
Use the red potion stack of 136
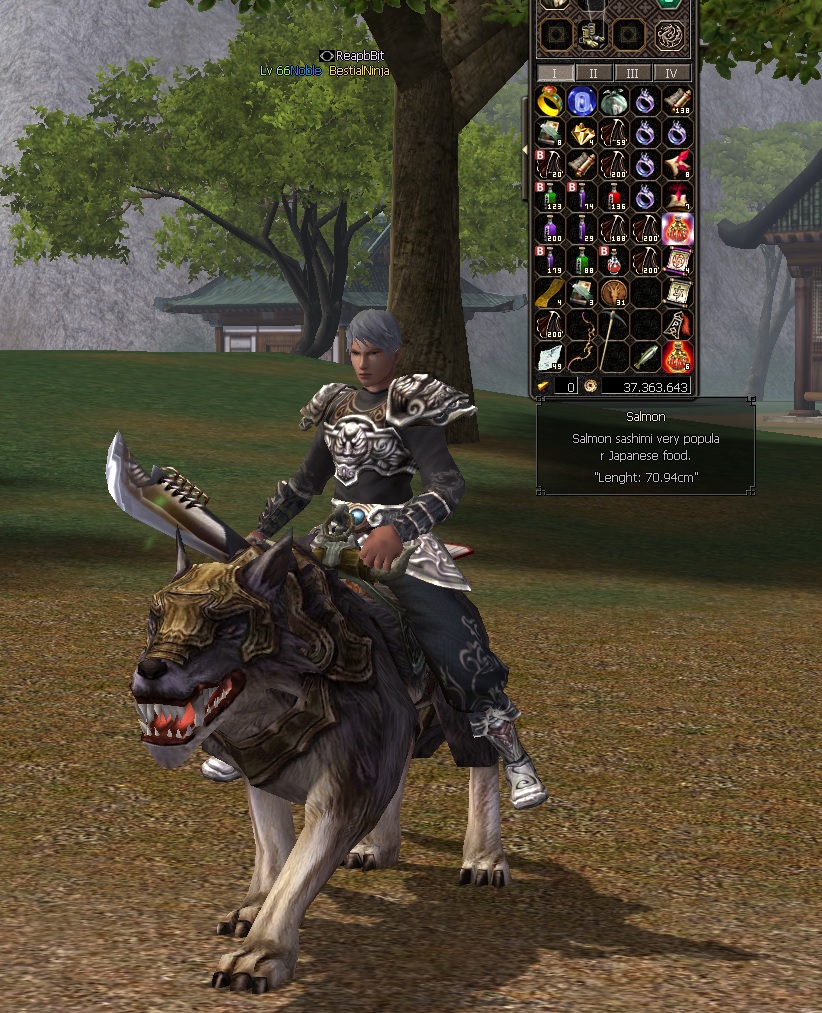(x=613, y=197)
